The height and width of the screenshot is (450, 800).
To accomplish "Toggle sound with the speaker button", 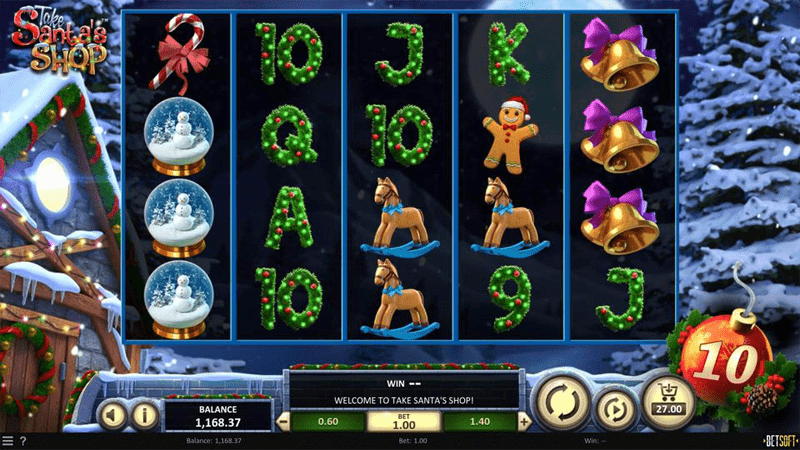I will click(113, 413).
